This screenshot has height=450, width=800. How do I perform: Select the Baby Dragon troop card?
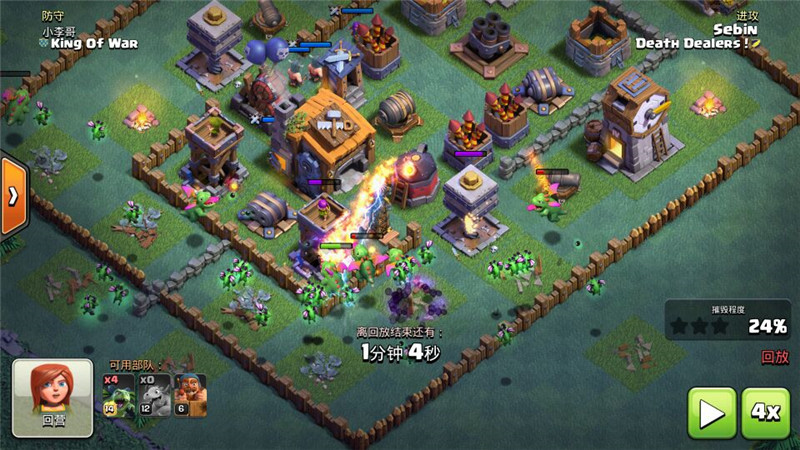pyautogui.click(x=119, y=394)
